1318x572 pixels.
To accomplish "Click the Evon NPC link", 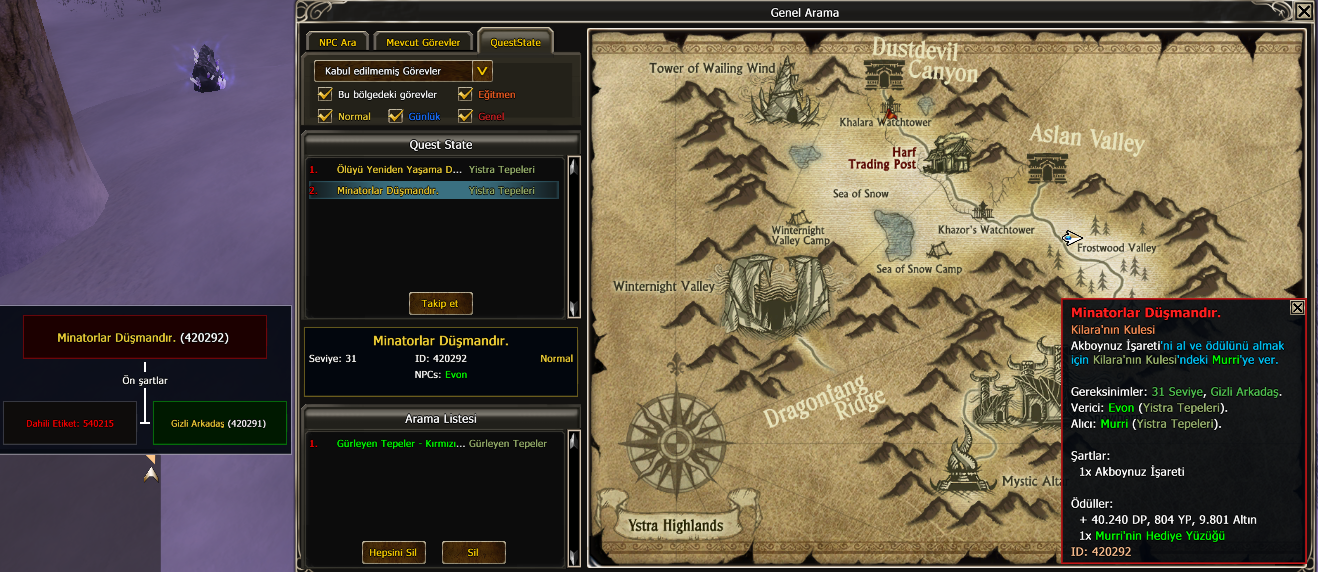I will 456,375.
